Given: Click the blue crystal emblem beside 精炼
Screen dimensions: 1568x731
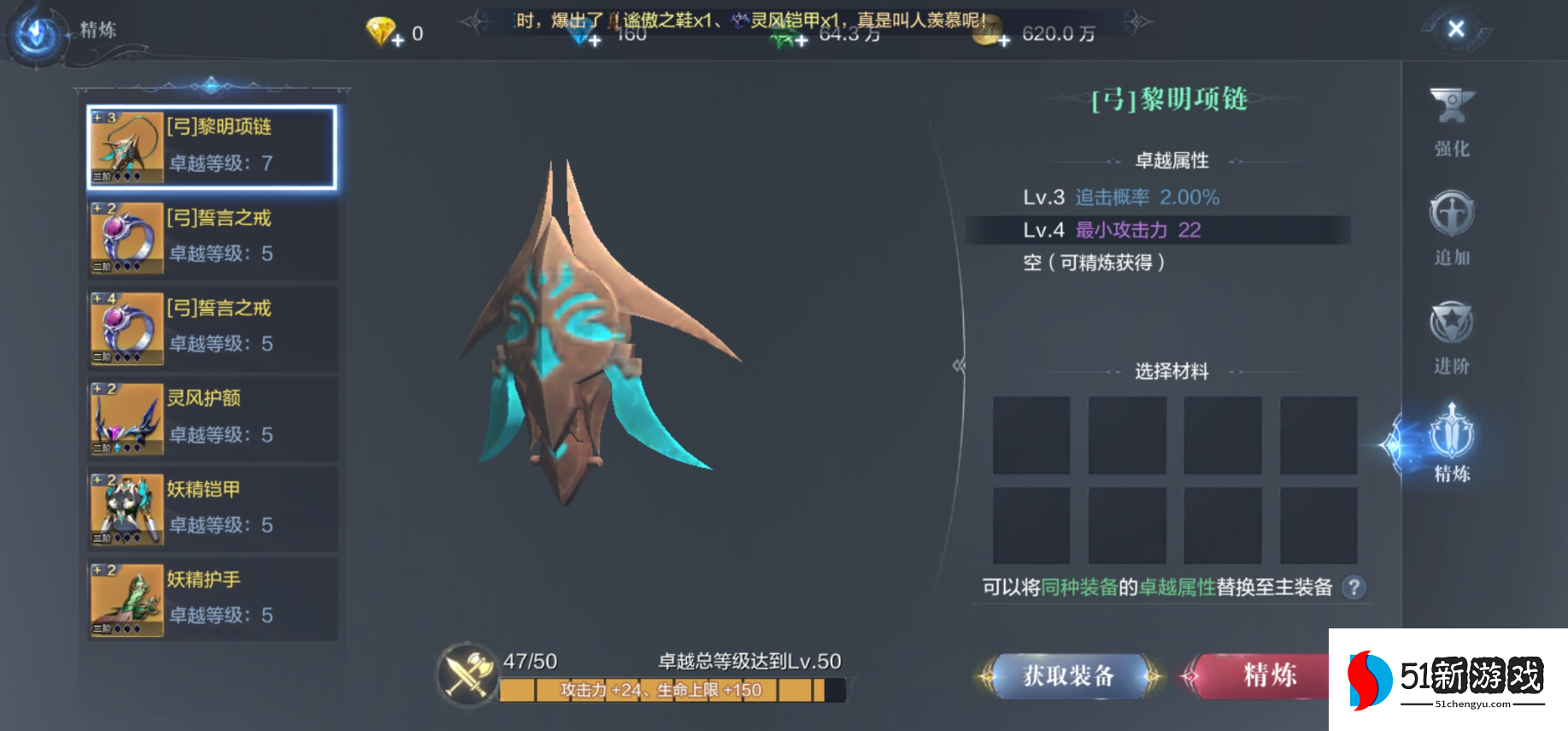Looking at the screenshot, I should pos(37,34).
